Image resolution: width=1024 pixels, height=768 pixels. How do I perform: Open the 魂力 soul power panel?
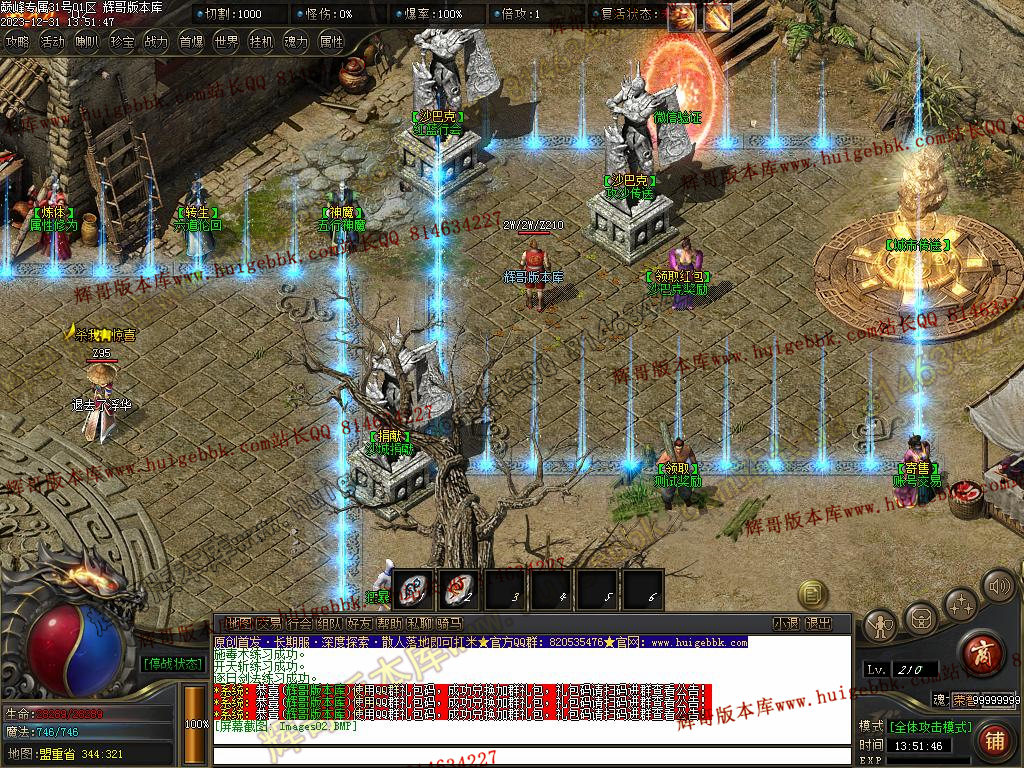296,42
